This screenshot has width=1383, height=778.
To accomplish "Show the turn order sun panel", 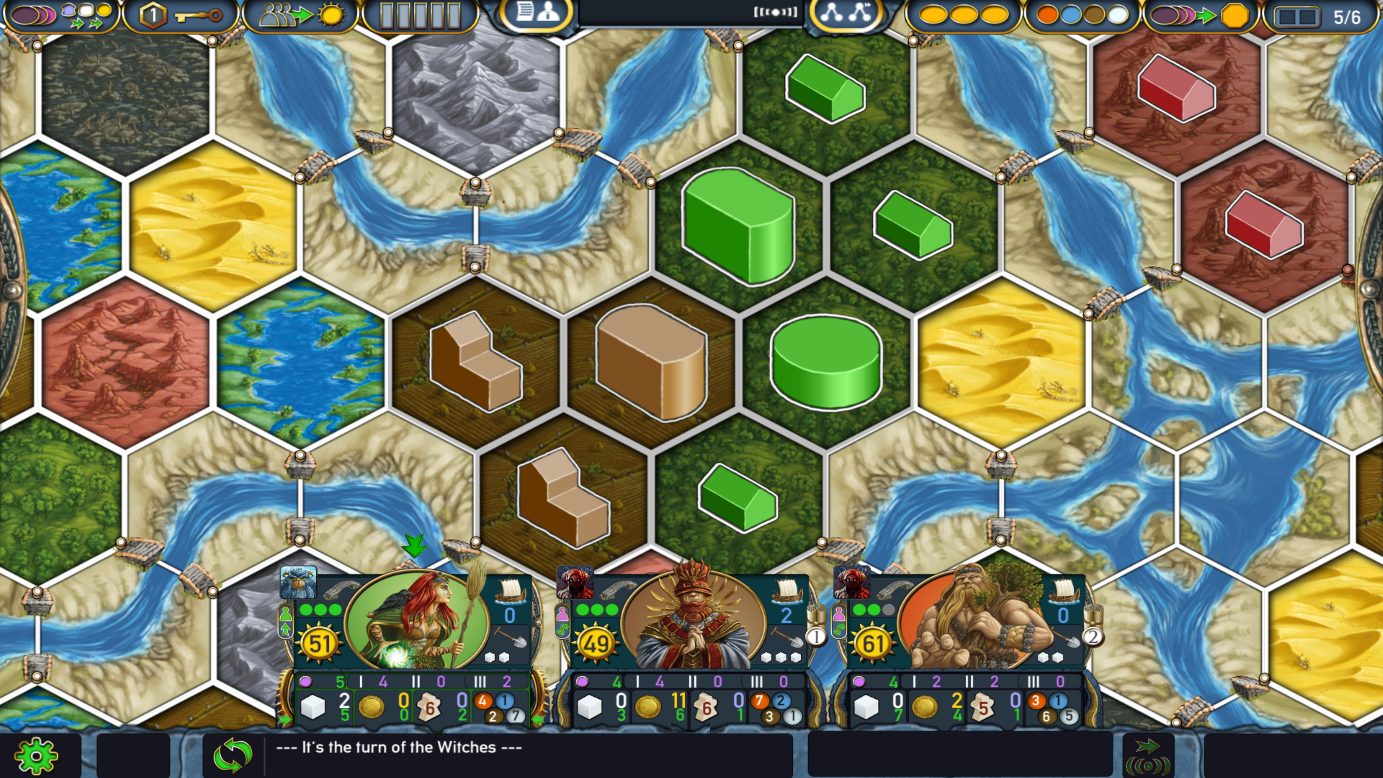I will pyautogui.click(x=300, y=16).
